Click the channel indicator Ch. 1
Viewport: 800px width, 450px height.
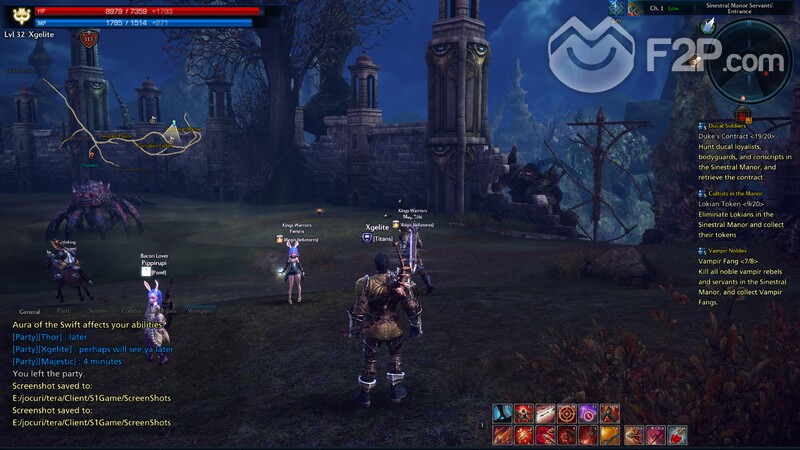click(656, 7)
